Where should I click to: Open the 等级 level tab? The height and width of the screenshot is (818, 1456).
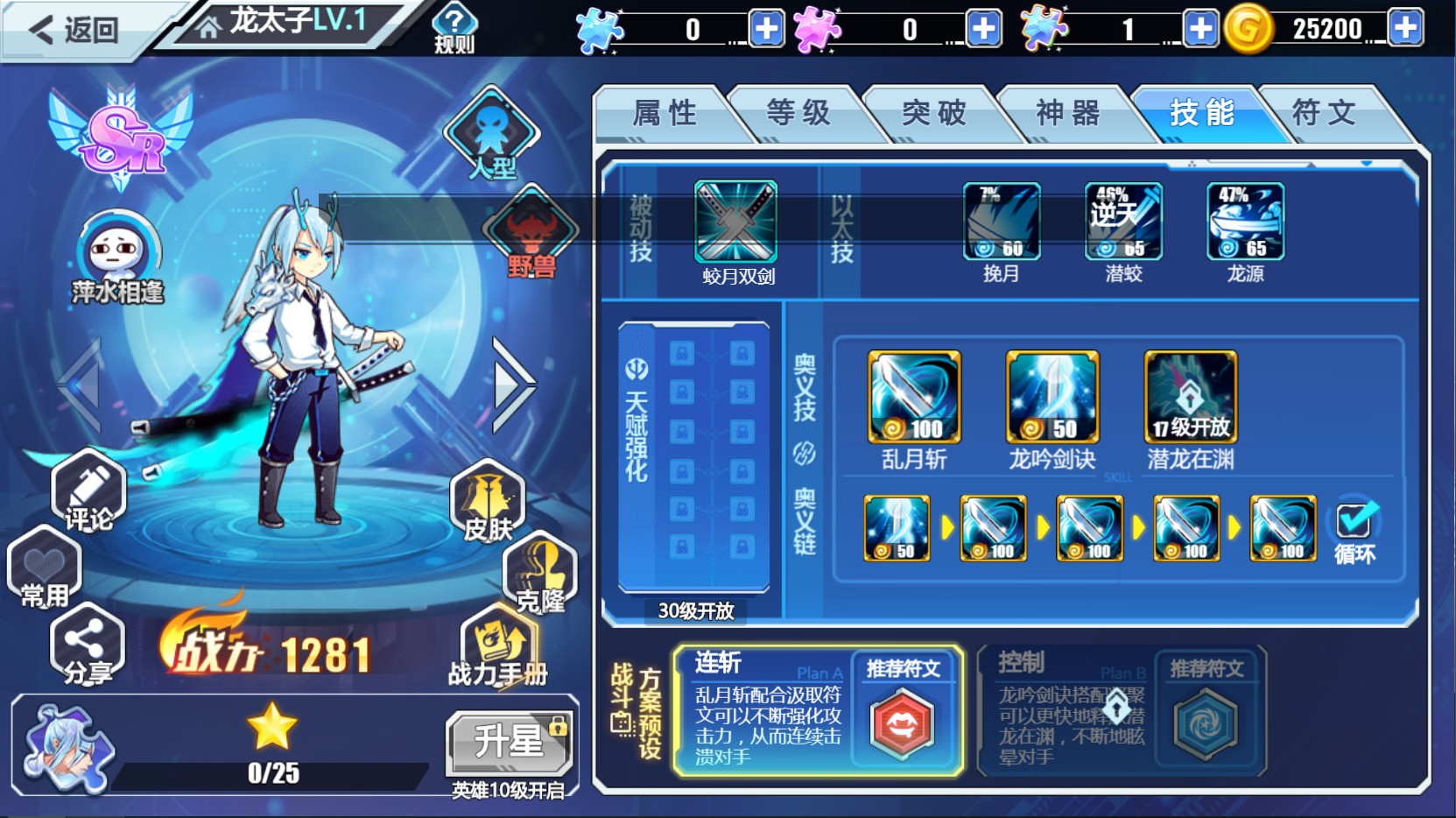[798, 114]
